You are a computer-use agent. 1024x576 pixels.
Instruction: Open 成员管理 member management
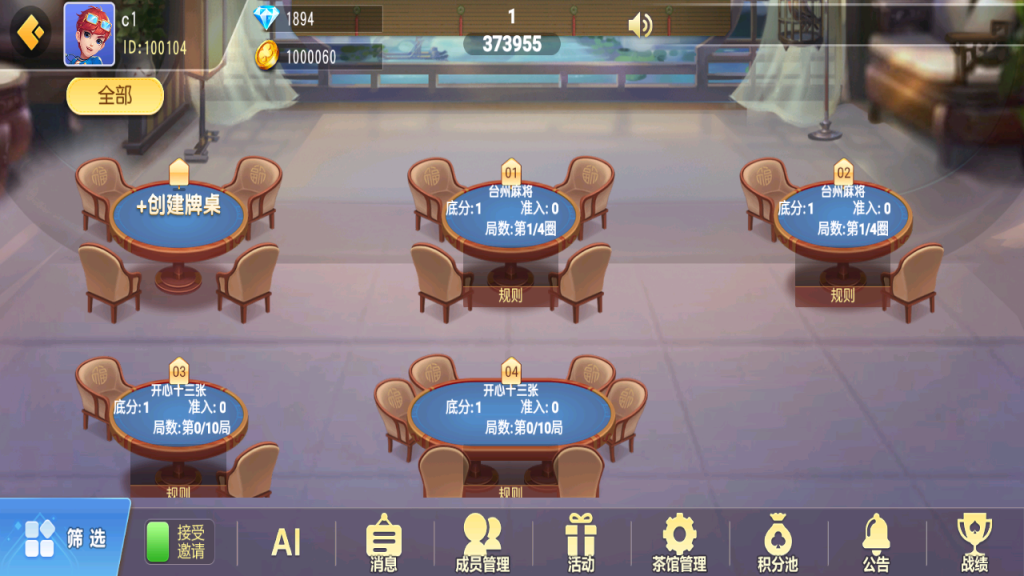482,543
